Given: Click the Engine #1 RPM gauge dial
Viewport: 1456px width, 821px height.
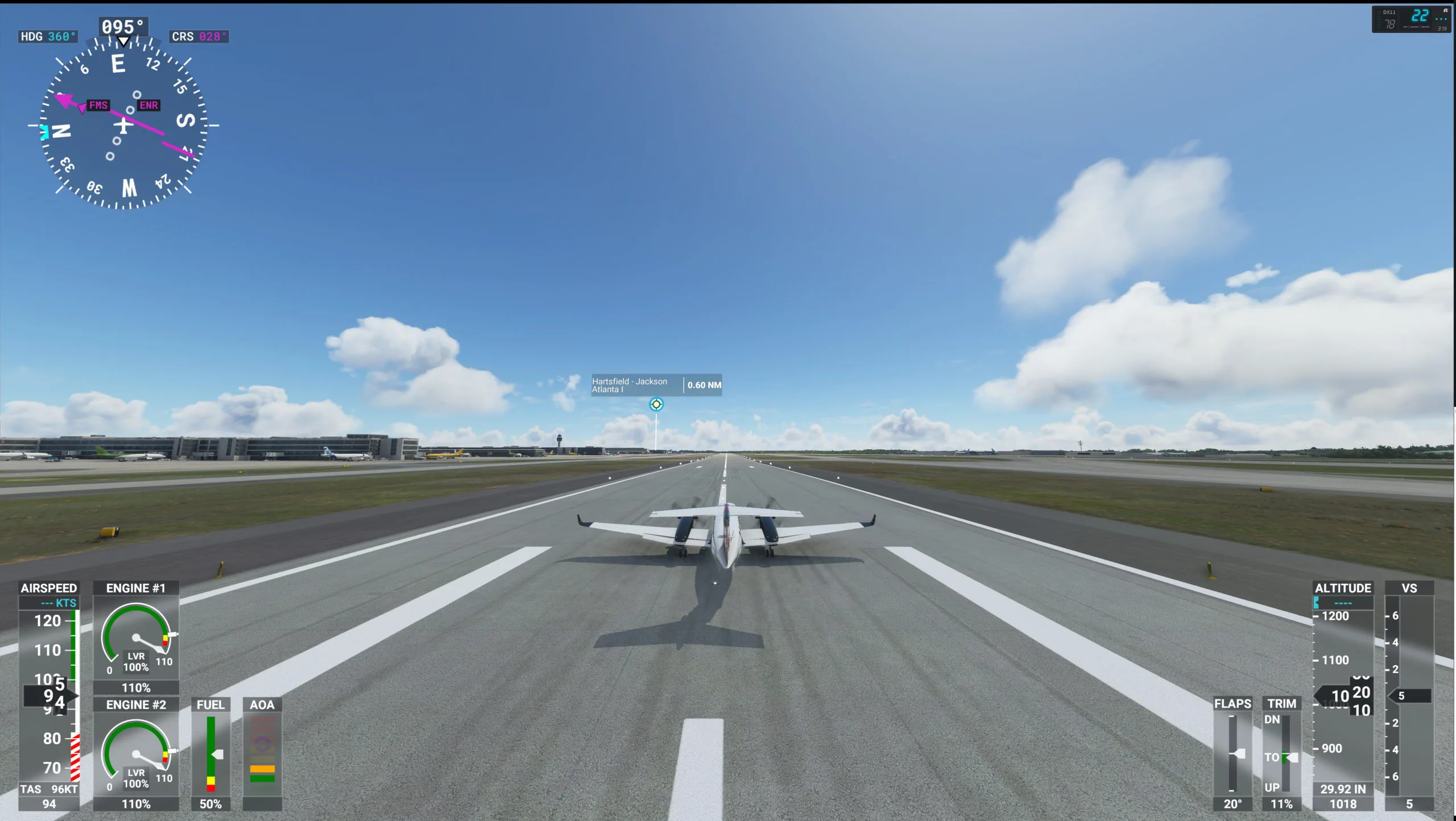Looking at the screenshot, I should pyautogui.click(x=135, y=637).
